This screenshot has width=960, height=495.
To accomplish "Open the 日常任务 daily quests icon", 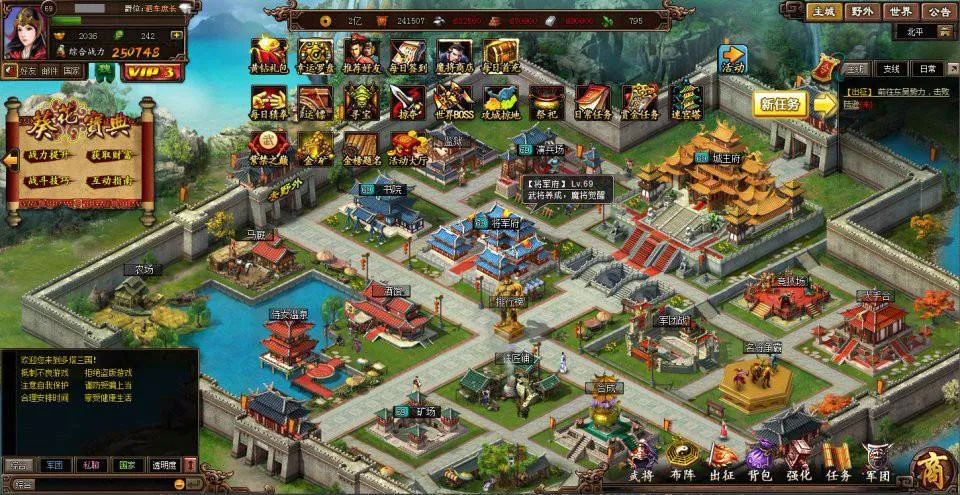I will pos(592,100).
